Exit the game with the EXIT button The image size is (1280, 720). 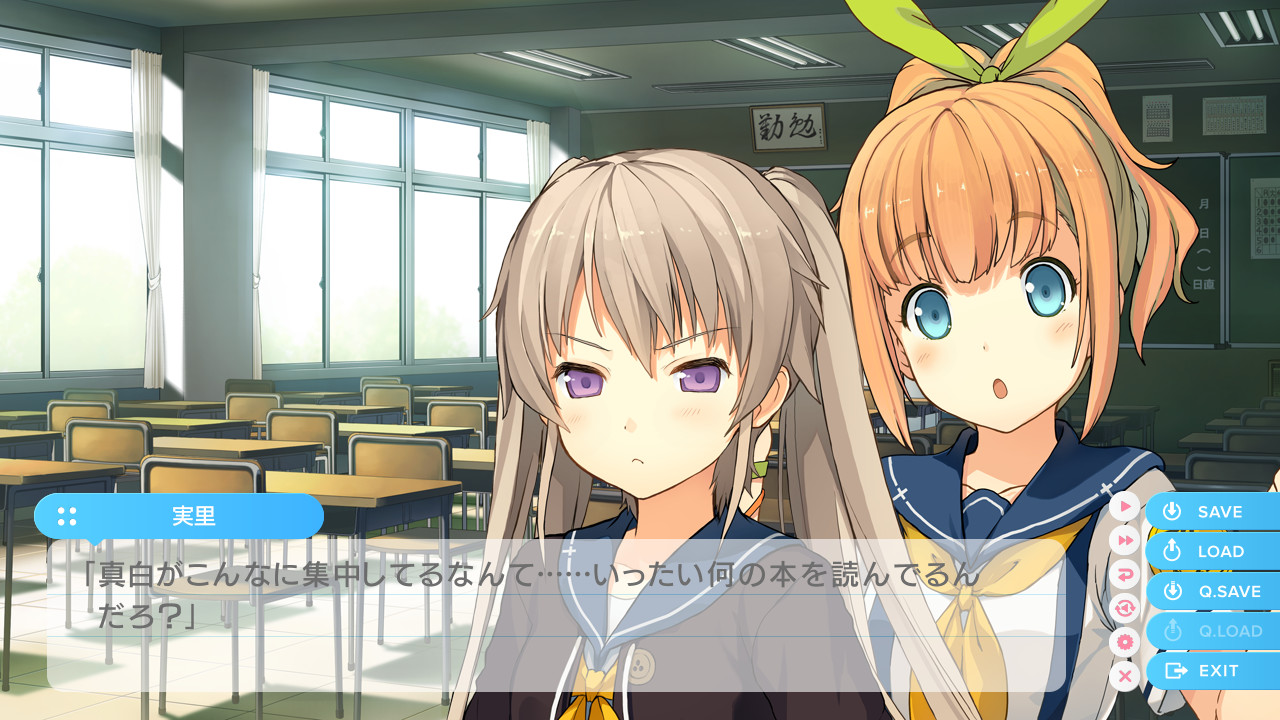point(1213,671)
